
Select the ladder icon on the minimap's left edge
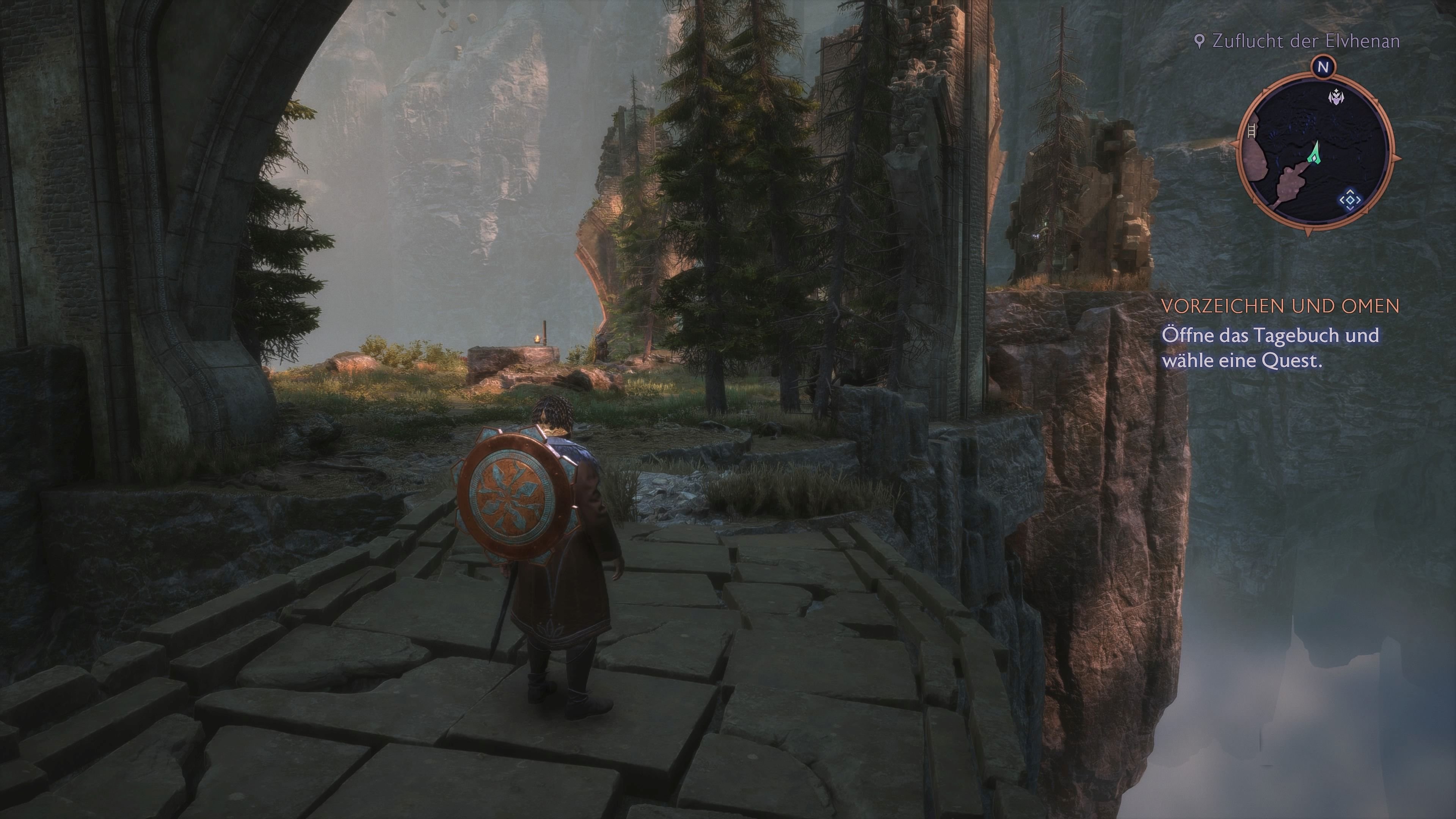coord(1251,131)
